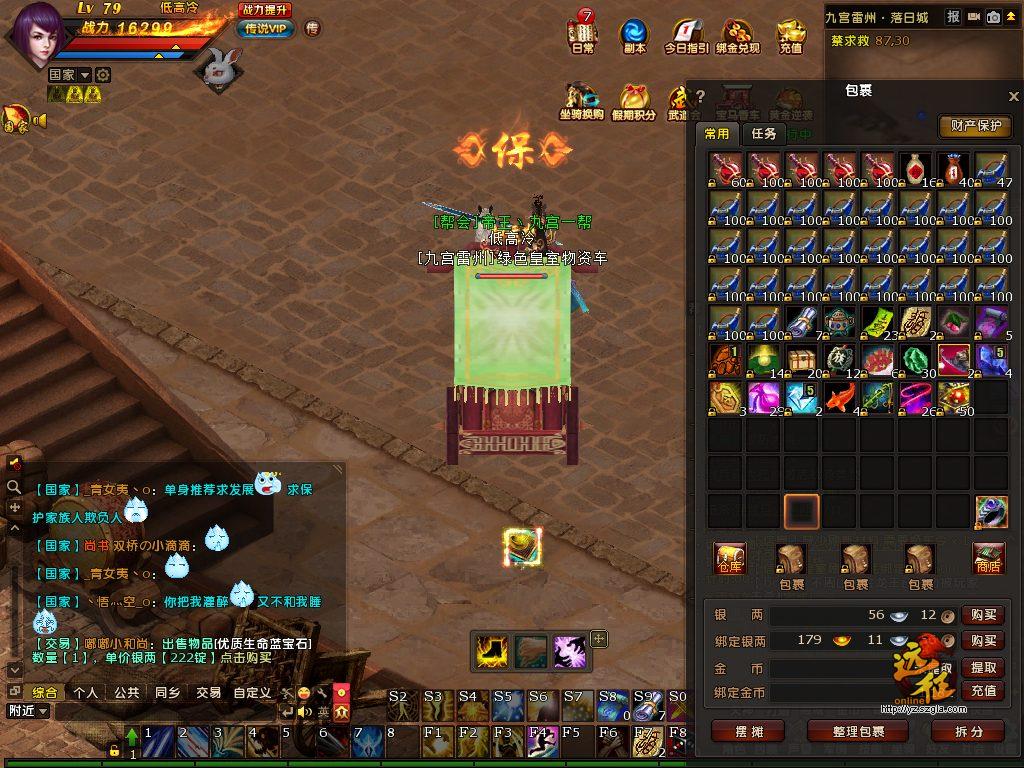
Task: Open the 绑金兑现 exchange icon
Action: coord(739,35)
